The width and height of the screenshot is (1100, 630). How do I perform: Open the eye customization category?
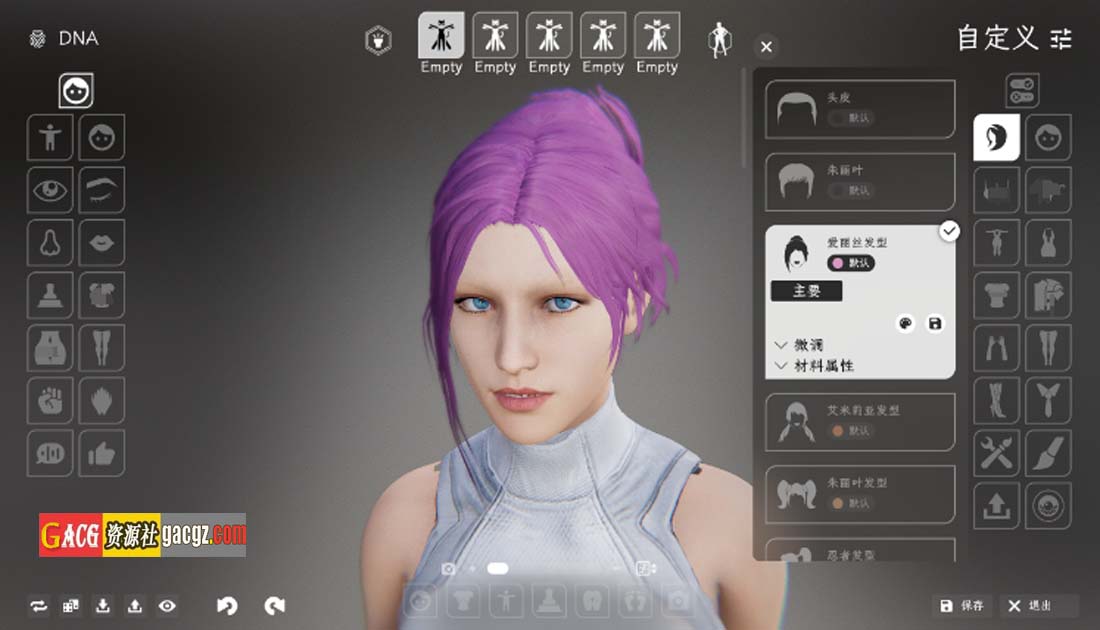[x=50, y=189]
